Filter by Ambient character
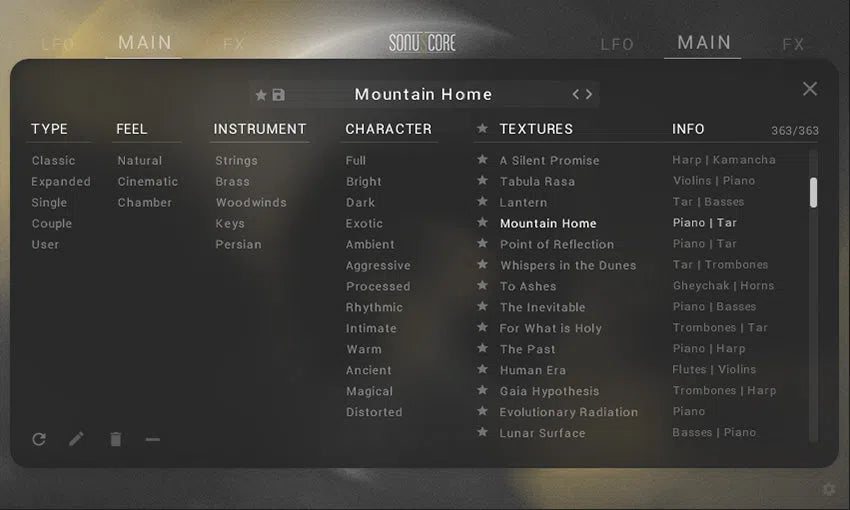This screenshot has height=510, width=850. point(370,244)
